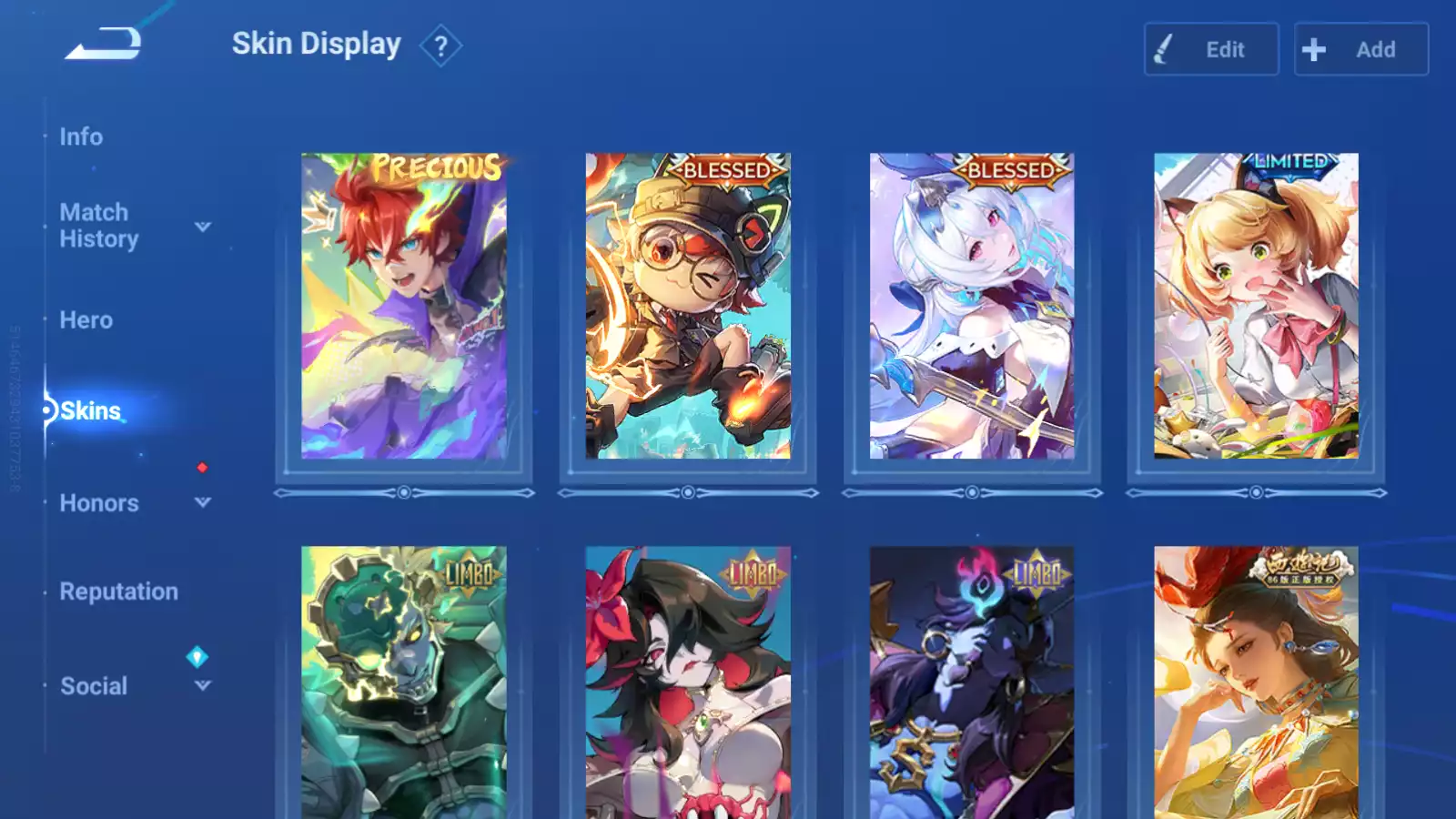The height and width of the screenshot is (819, 1456).
Task: Click the Edit button
Action: click(1211, 49)
